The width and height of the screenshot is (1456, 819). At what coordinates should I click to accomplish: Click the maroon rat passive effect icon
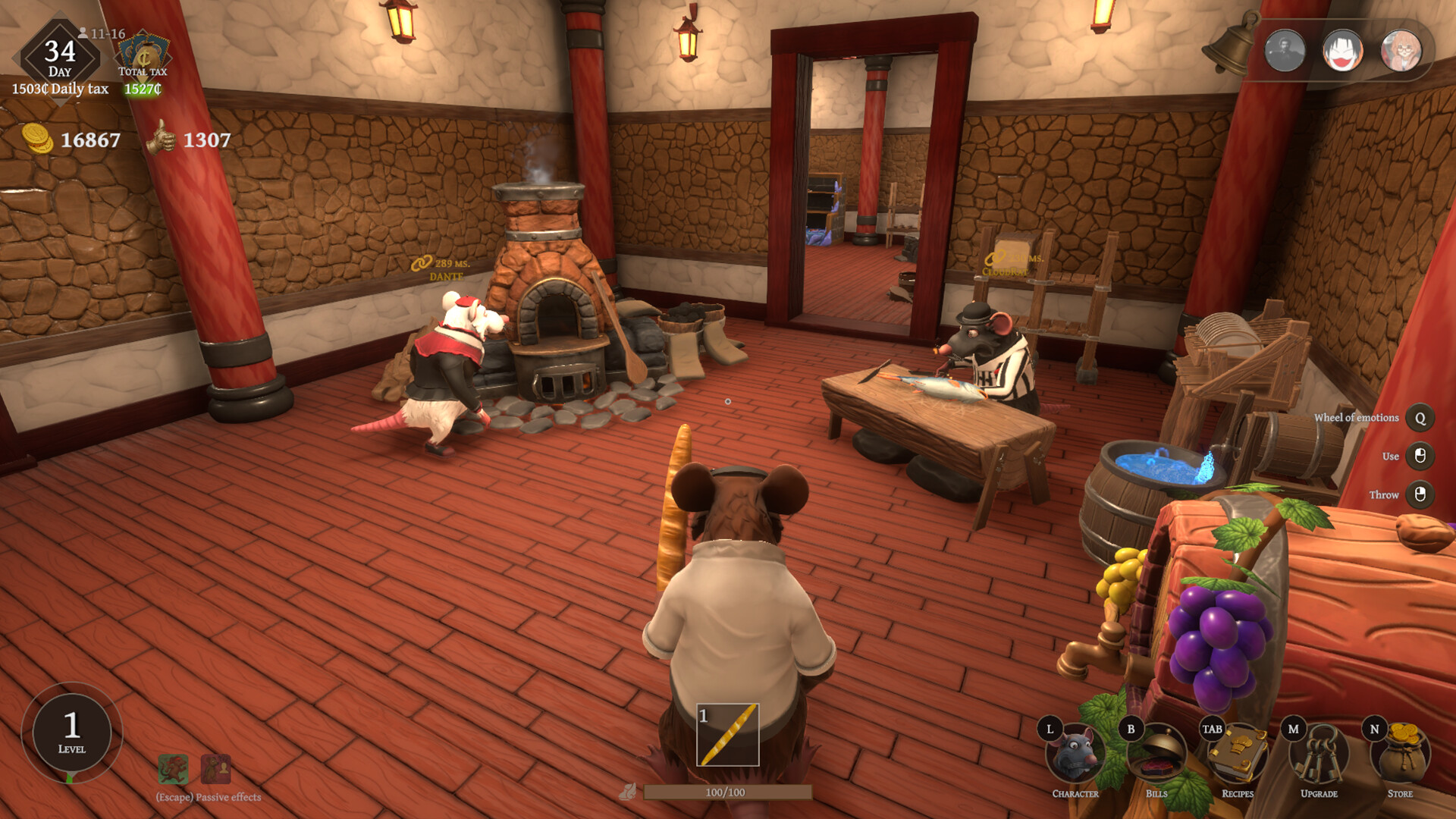tap(216, 769)
